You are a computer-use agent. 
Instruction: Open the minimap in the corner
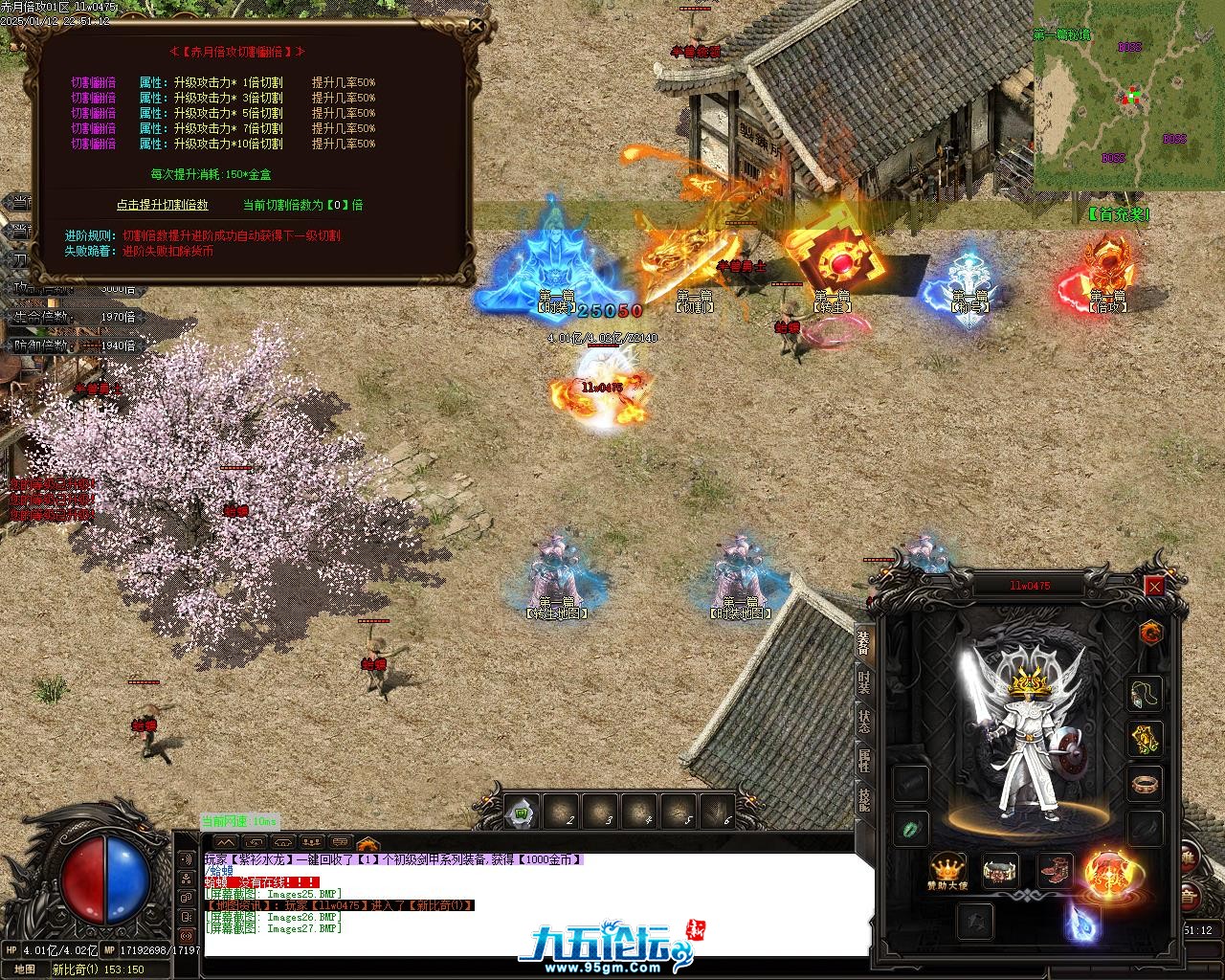tap(1128, 94)
